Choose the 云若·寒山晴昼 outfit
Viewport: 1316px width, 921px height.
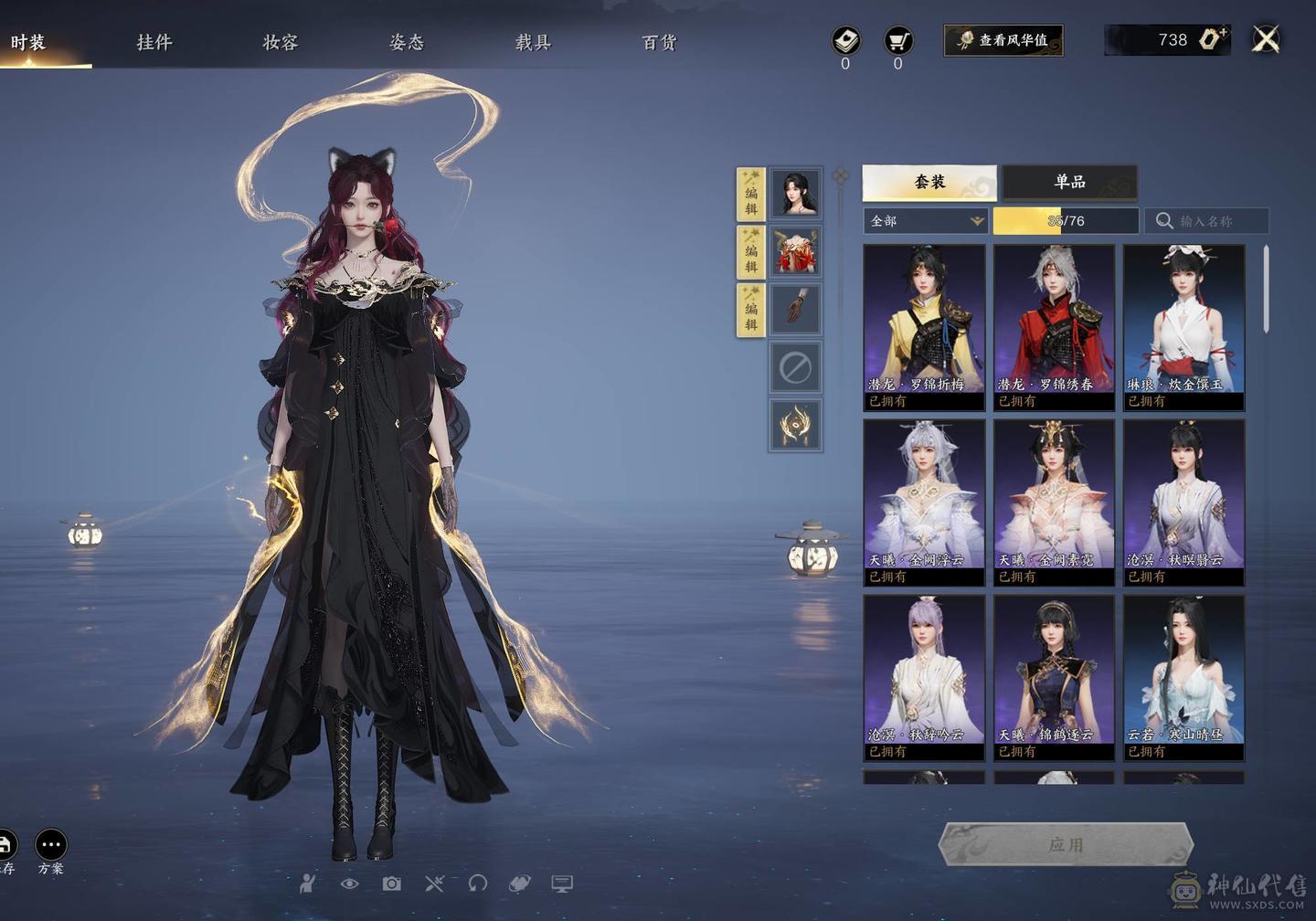[x=1183, y=677]
